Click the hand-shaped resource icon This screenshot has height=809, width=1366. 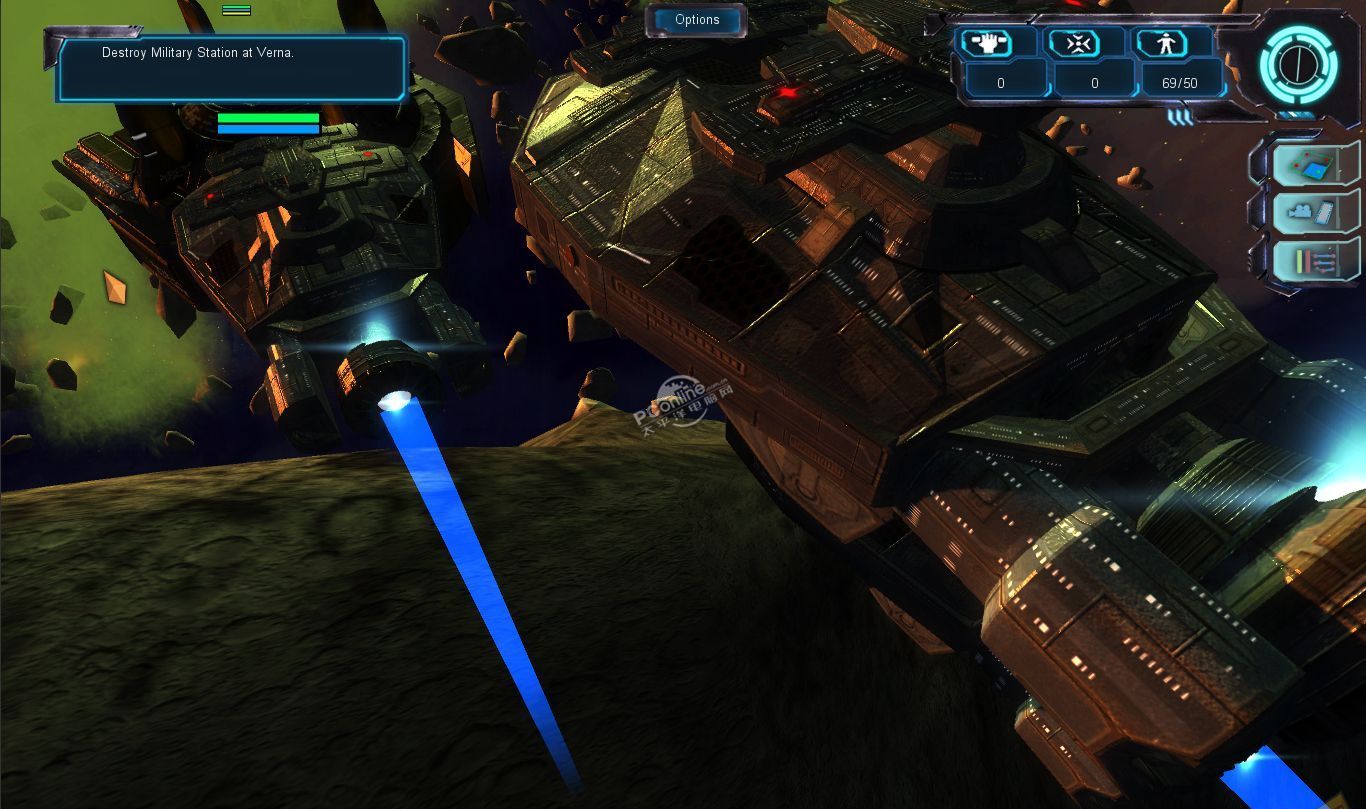point(986,43)
